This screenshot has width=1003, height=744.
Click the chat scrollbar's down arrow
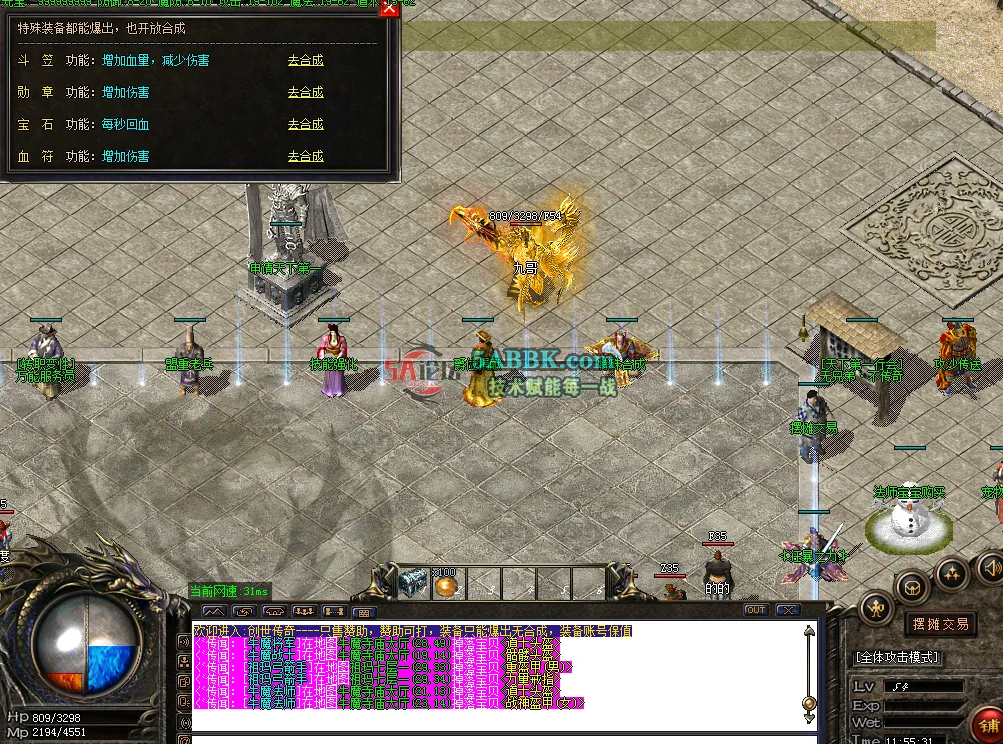pos(809,717)
